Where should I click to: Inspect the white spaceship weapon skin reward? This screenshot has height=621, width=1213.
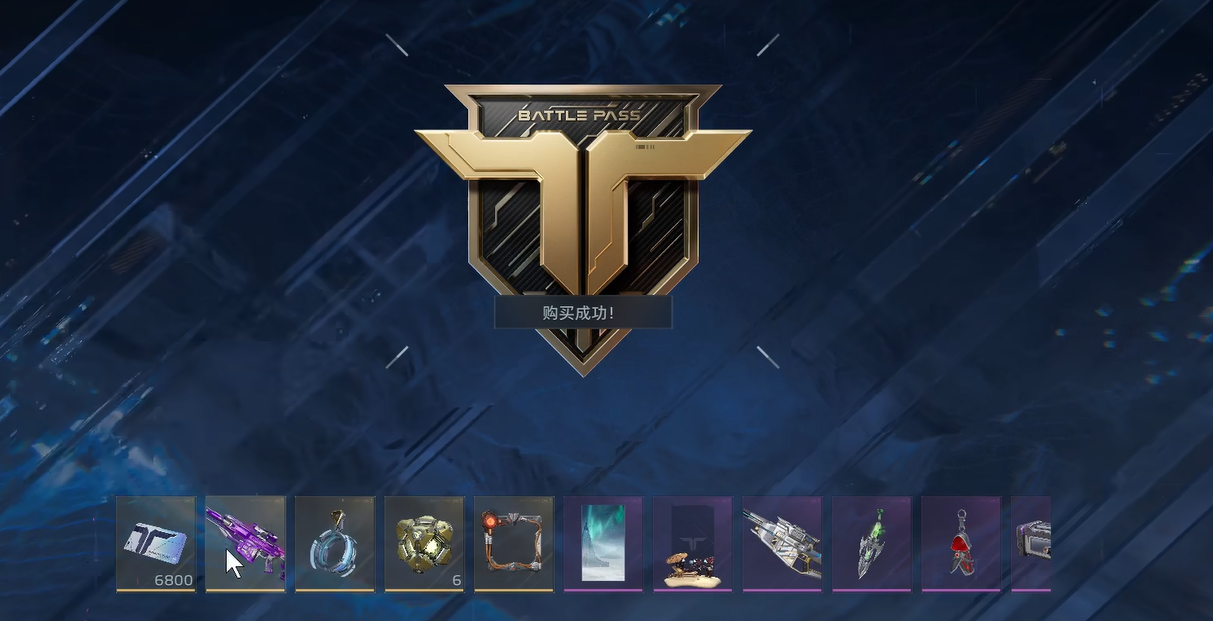tap(782, 543)
